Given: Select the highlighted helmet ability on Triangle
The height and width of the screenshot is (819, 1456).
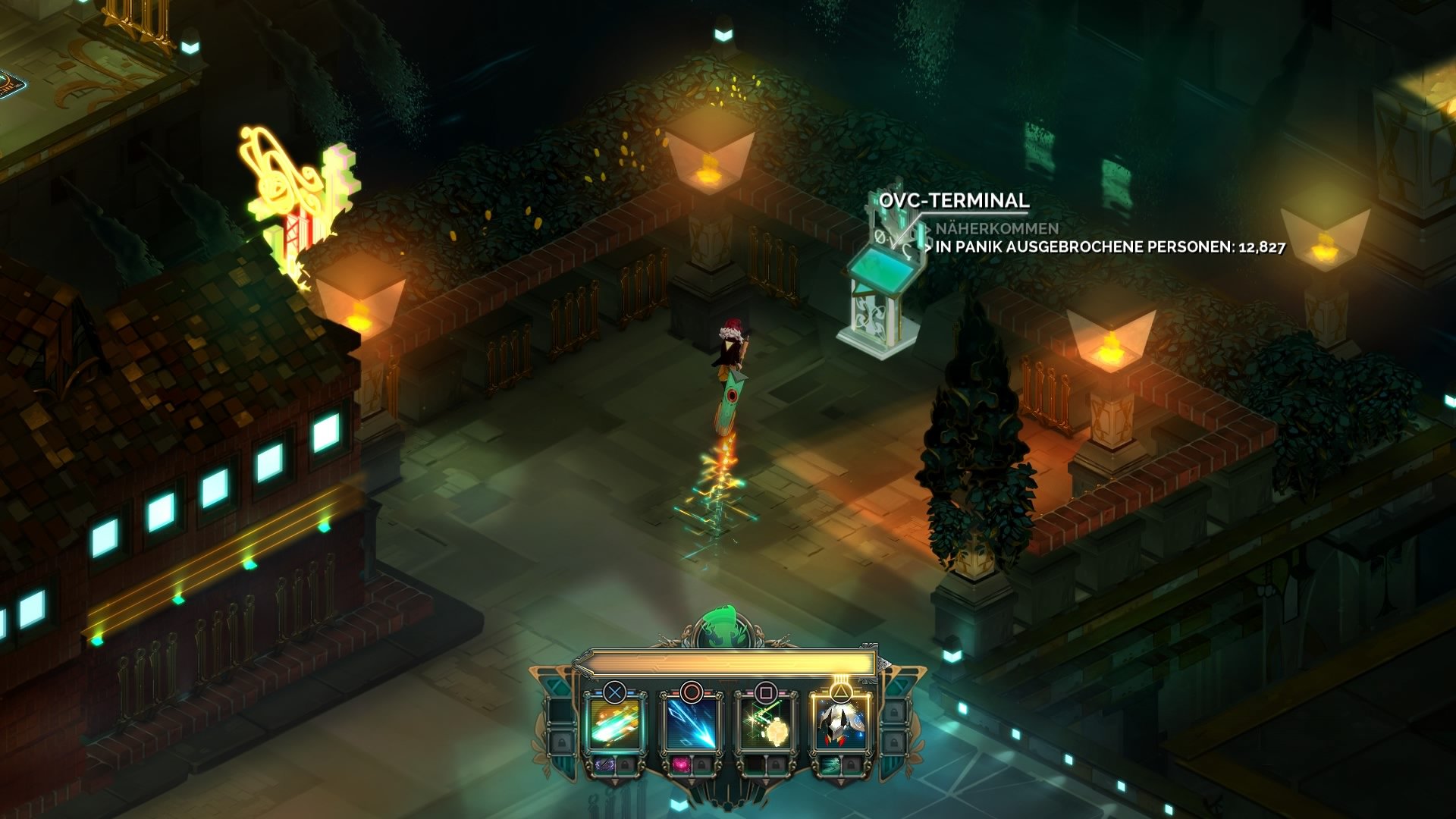Looking at the screenshot, I should tap(842, 723).
